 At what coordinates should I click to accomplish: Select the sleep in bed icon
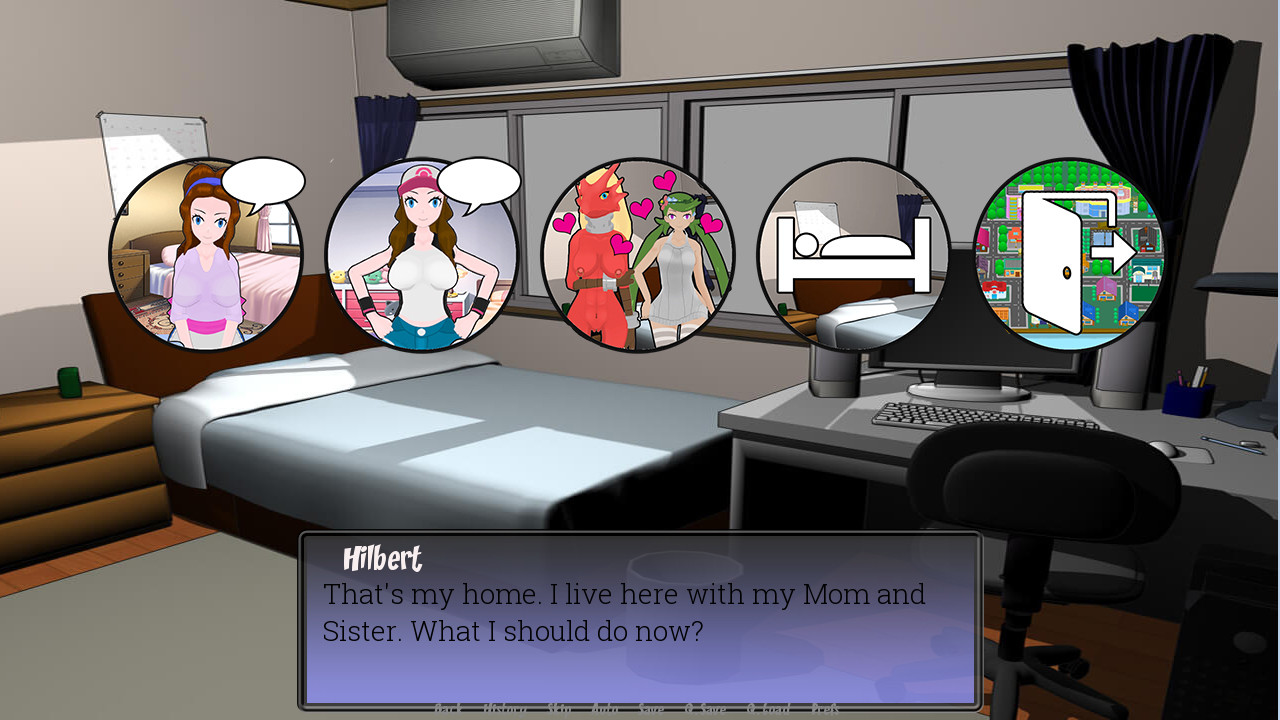853,255
